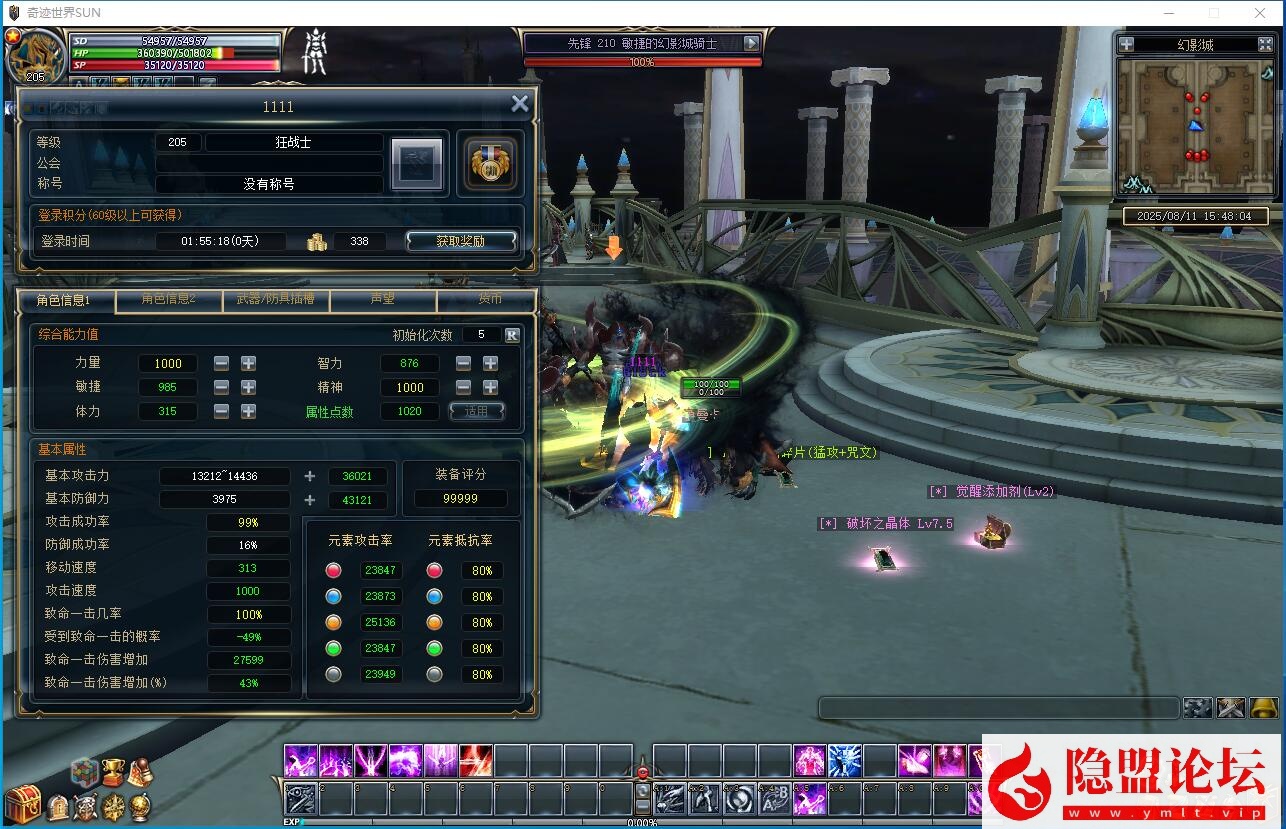Image resolution: width=1286 pixels, height=829 pixels.
Task: Switch to the 角色信息2 tab
Action: tap(168, 299)
